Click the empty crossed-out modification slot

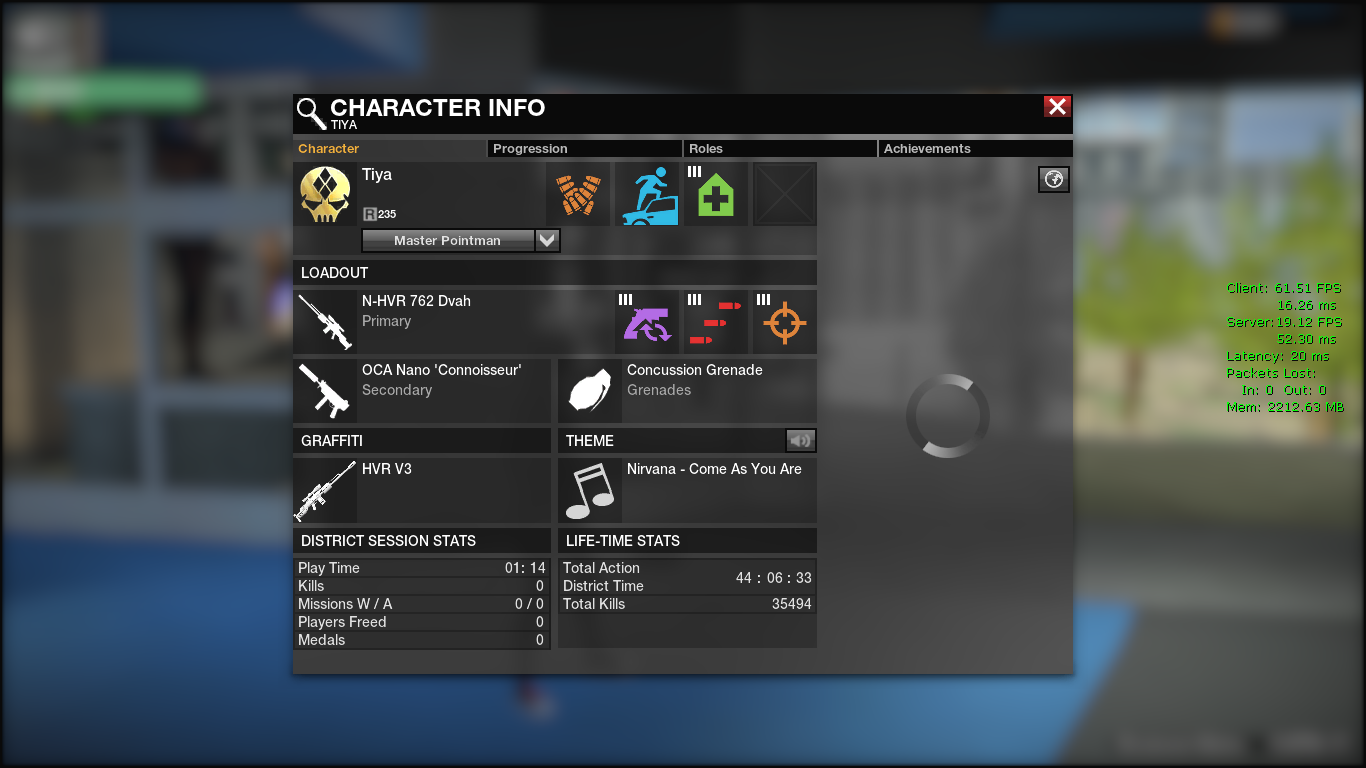(x=785, y=194)
